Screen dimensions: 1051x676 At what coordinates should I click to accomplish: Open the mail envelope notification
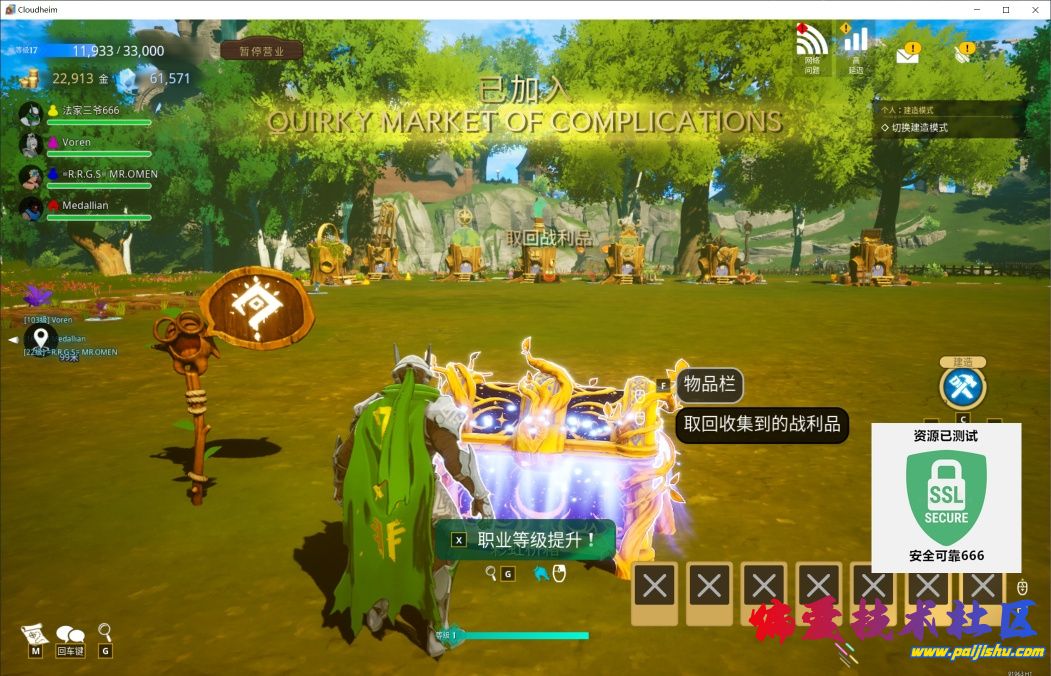pyautogui.click(x=907, y=53)
